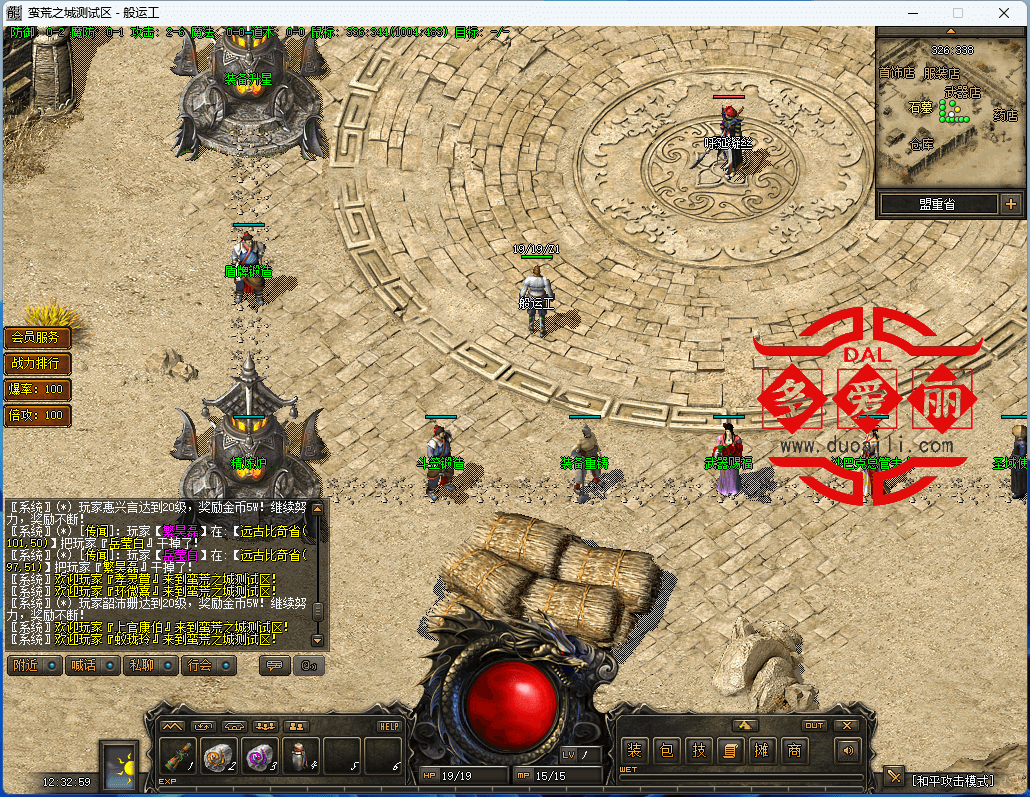Toggle sound with the speaker icon

(849, 750)
